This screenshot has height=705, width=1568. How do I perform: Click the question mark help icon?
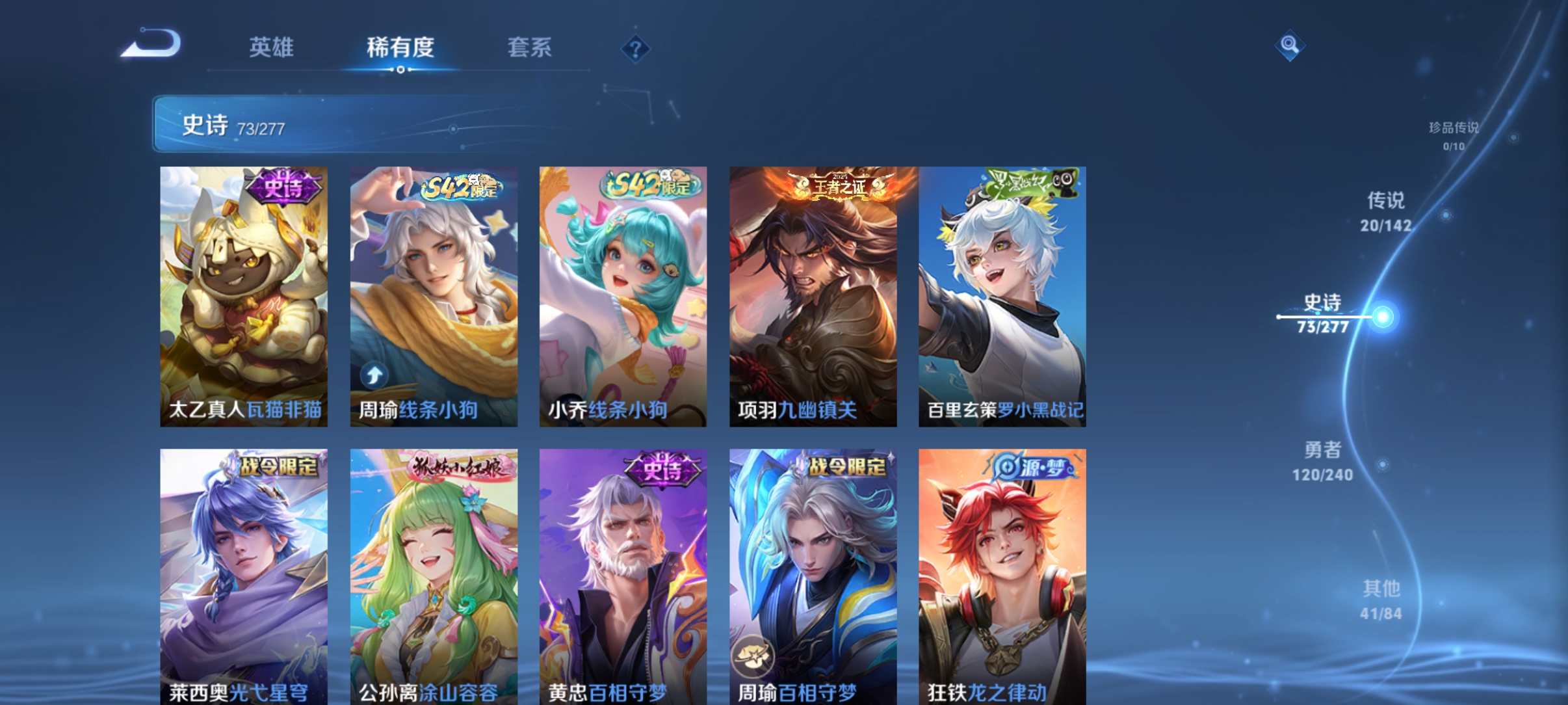(634, 47)
